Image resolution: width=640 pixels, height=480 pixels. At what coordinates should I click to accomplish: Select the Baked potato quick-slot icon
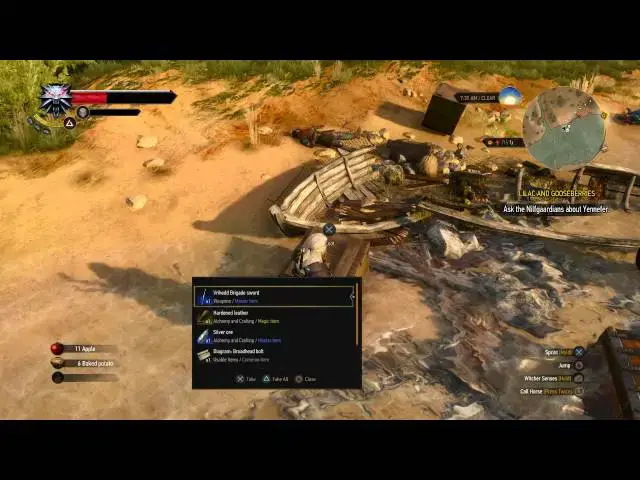click(57, 363)
